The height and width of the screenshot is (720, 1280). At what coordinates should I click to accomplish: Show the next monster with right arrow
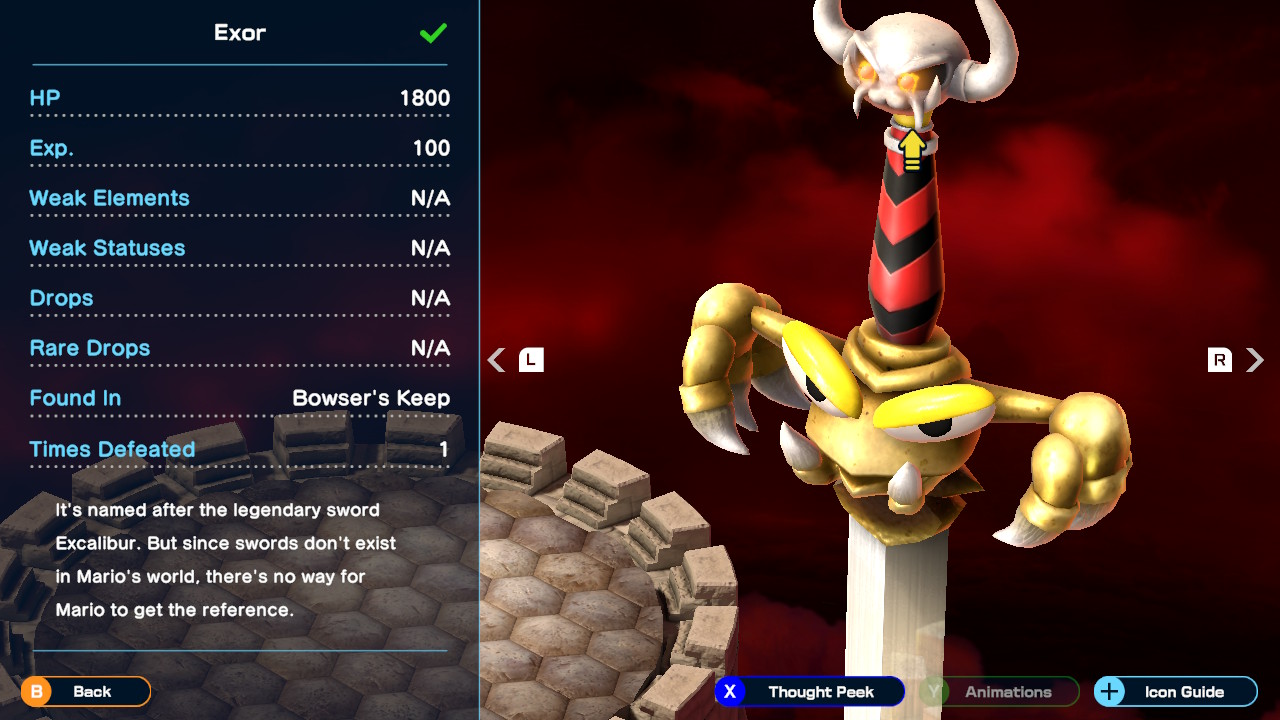click(x=1255, y=360)
